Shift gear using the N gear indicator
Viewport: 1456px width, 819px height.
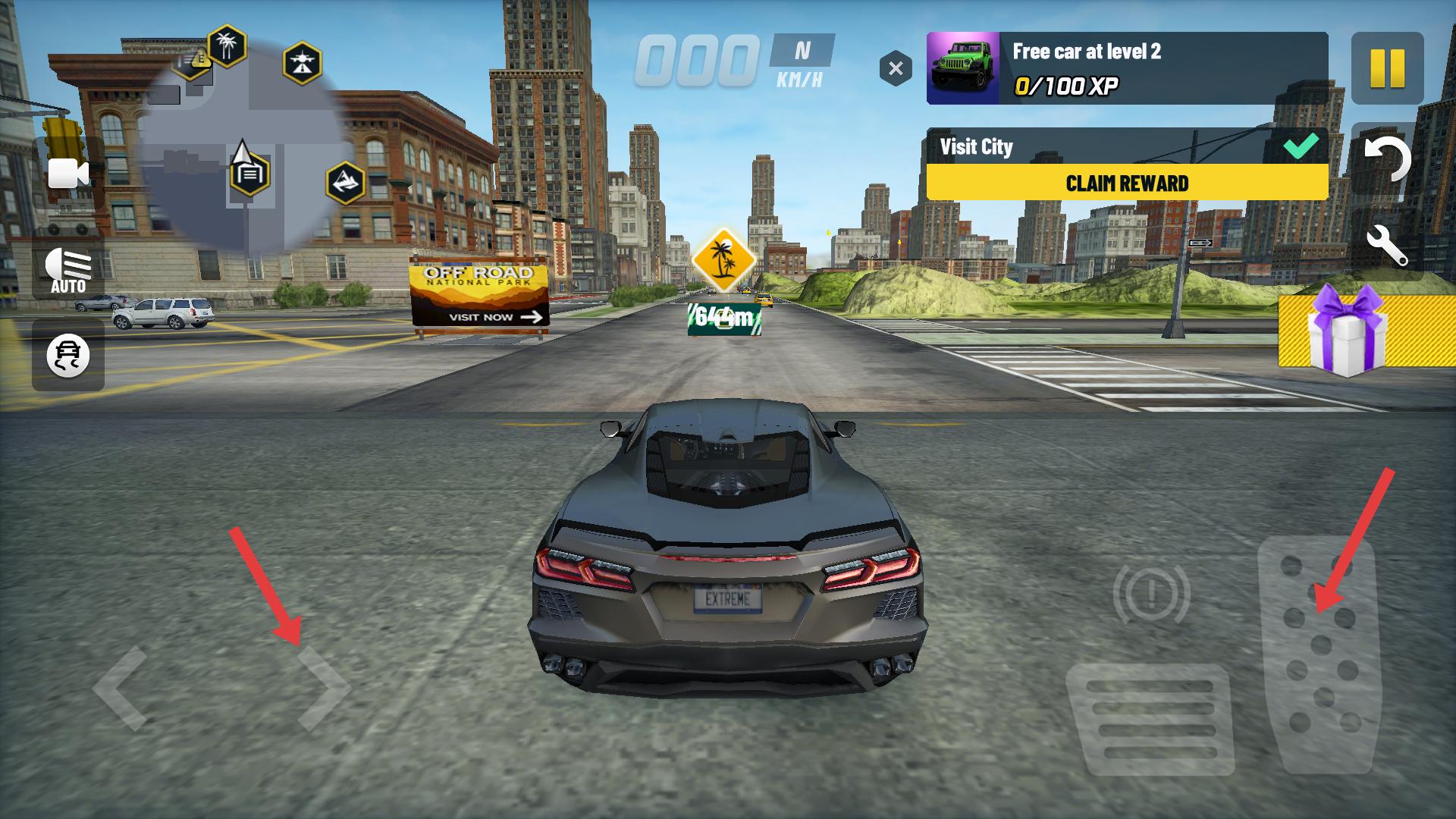(802, 51)
